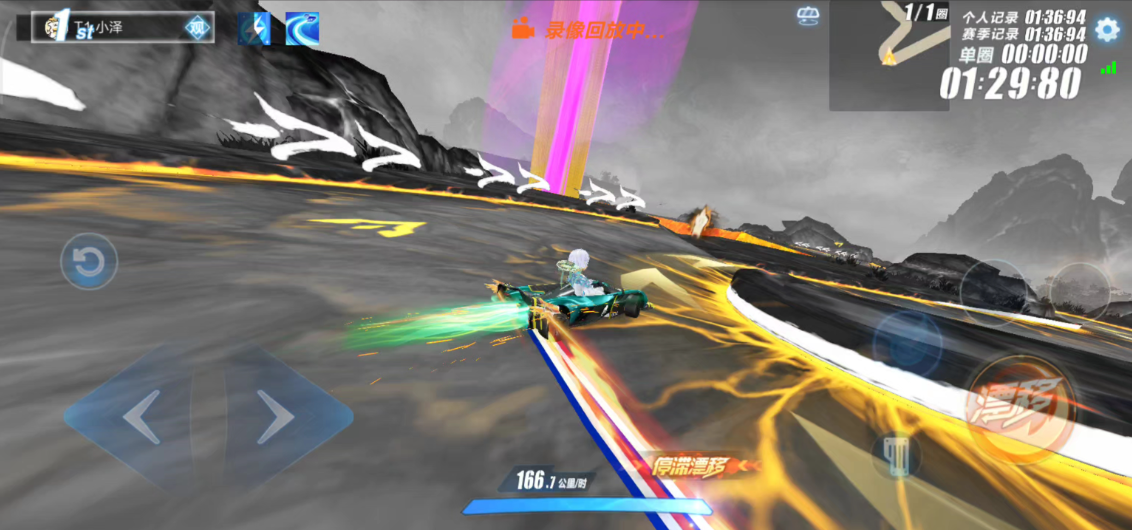The image size is (1132, 530).
Task: Steer right with the right arrow
Action: pos(274,417)
